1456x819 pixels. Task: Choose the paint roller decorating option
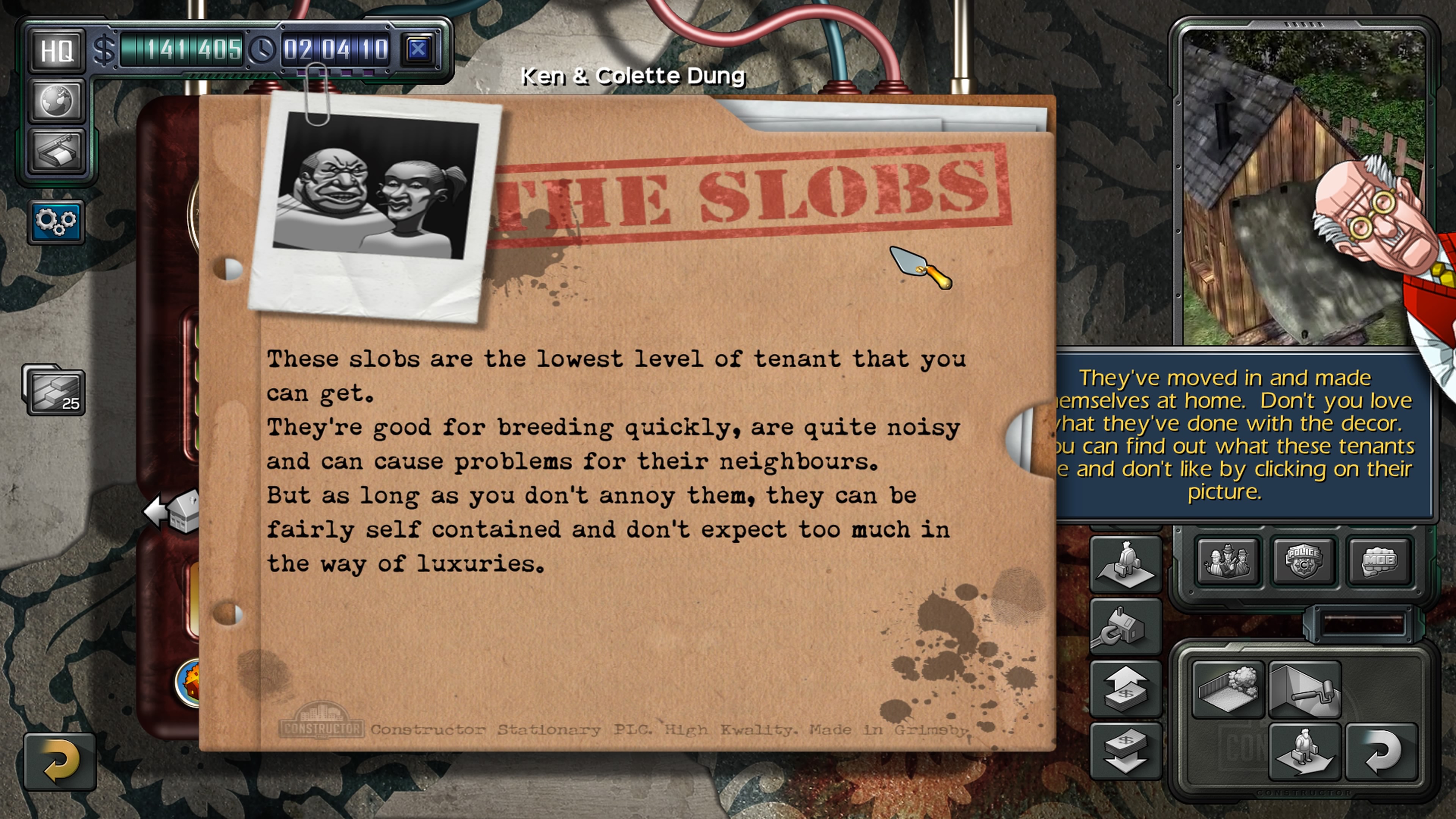(1304, 689)
